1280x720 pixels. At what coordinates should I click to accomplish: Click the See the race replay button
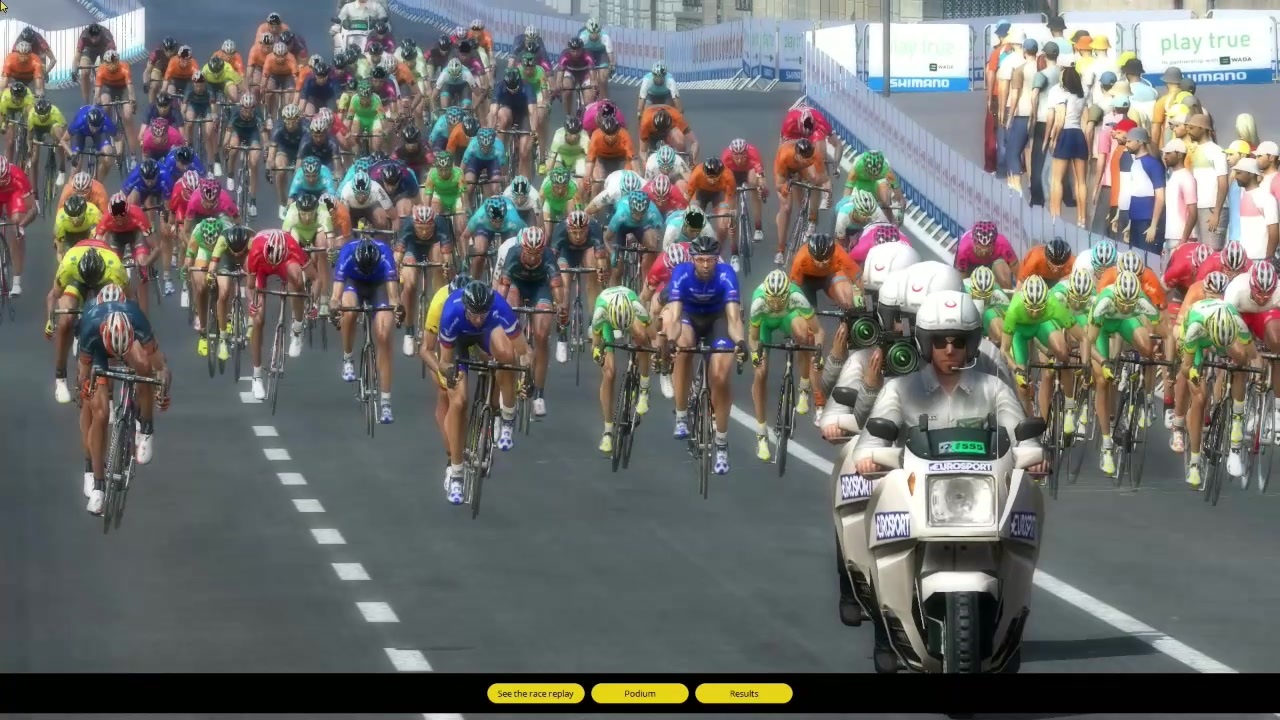coord(535,693)
